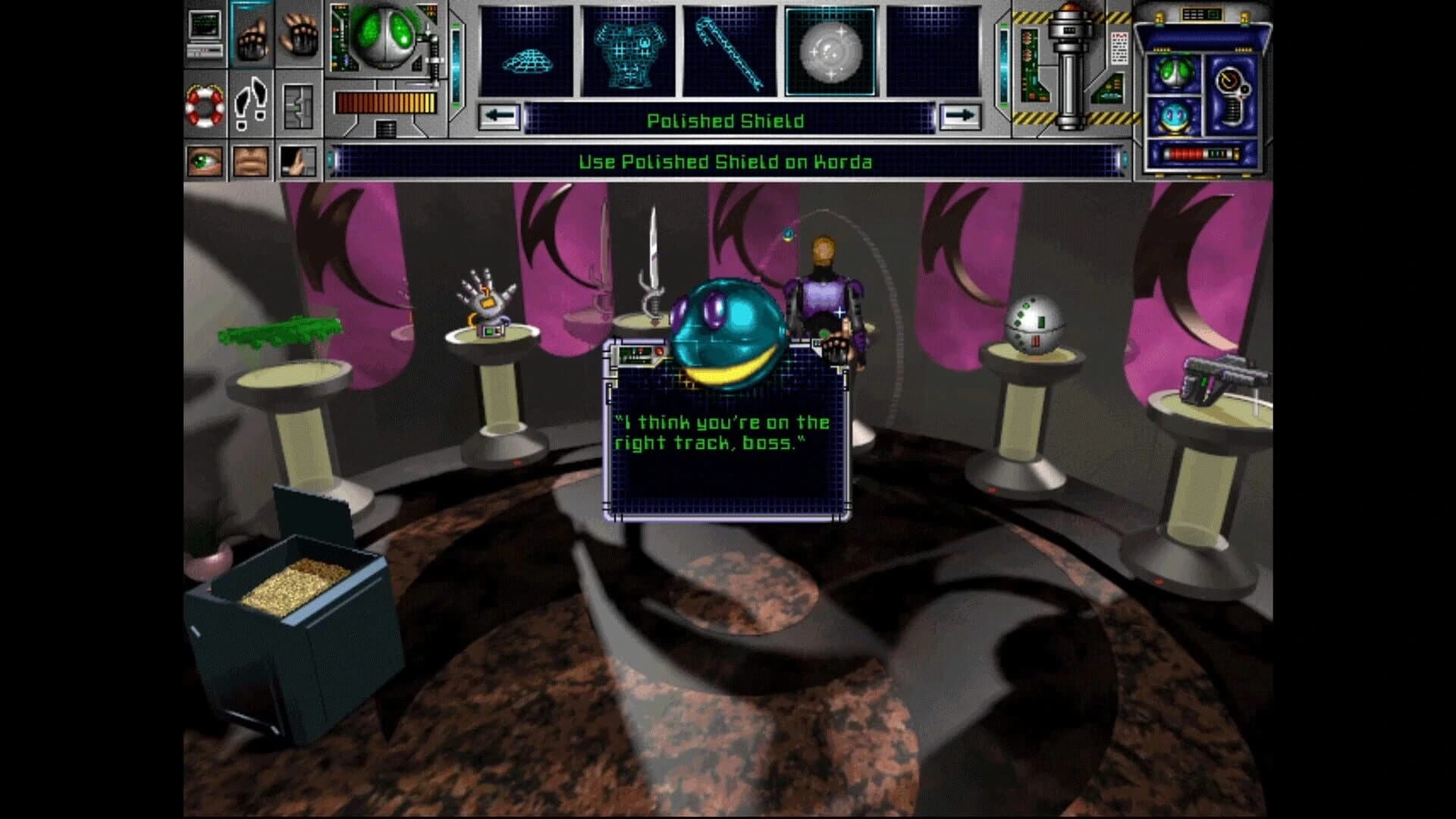Select the wireframe shield inventory item
The width and height of the screenshot is (1456, 819).
(x=529, y=49)
